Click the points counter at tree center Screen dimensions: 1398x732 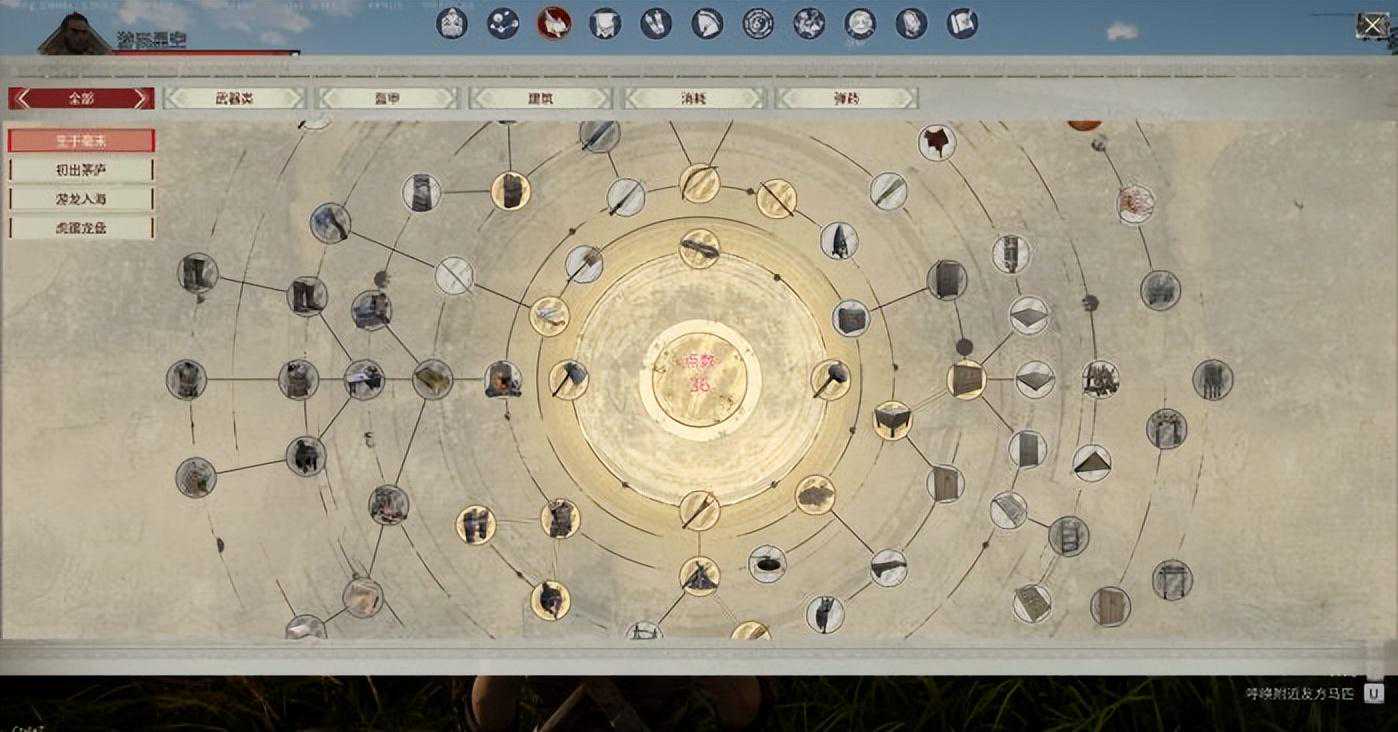pos(699,372)
